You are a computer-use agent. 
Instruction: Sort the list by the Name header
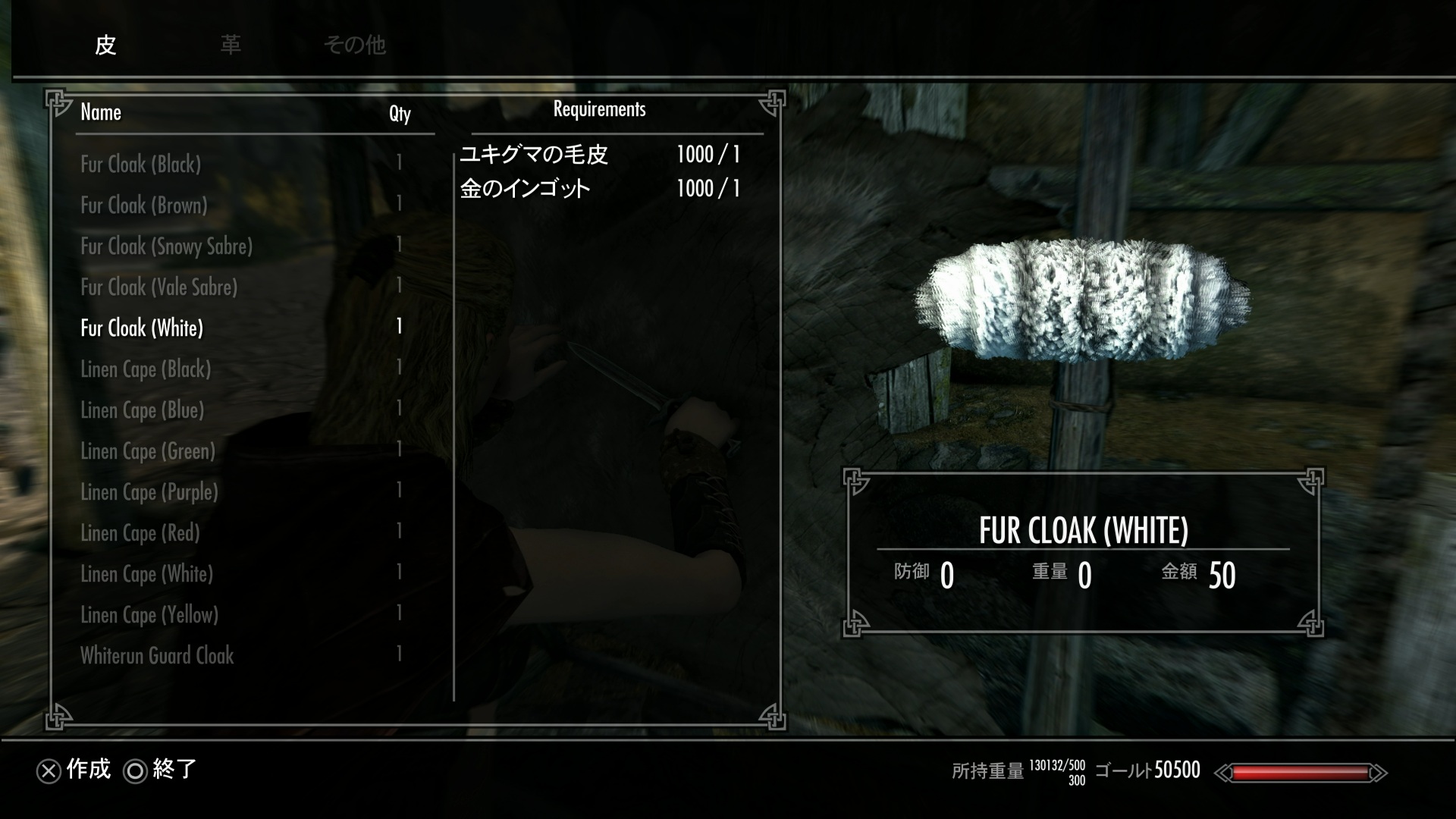101,113
